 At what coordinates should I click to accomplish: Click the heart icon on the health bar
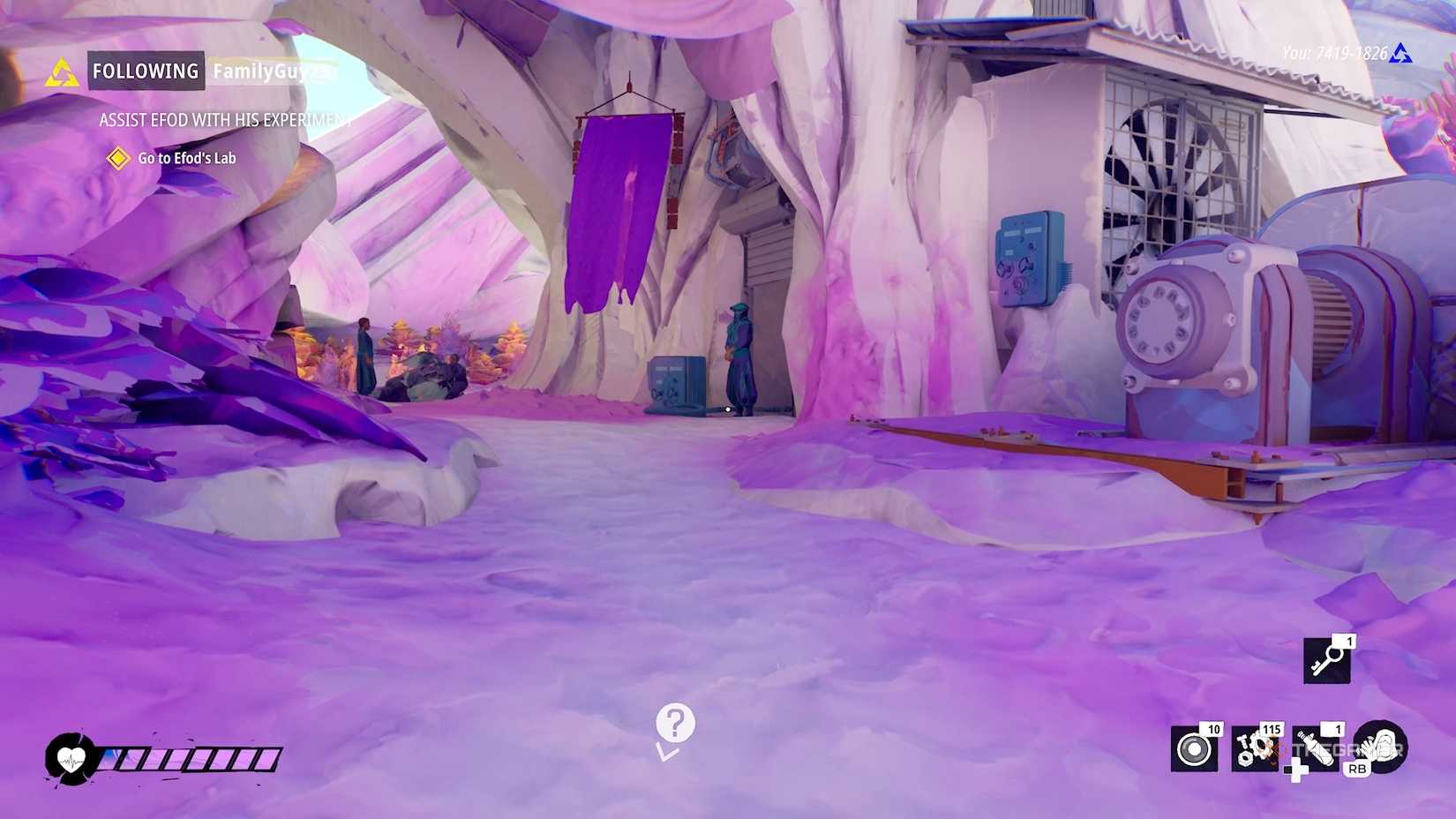(x=70, y=757)
